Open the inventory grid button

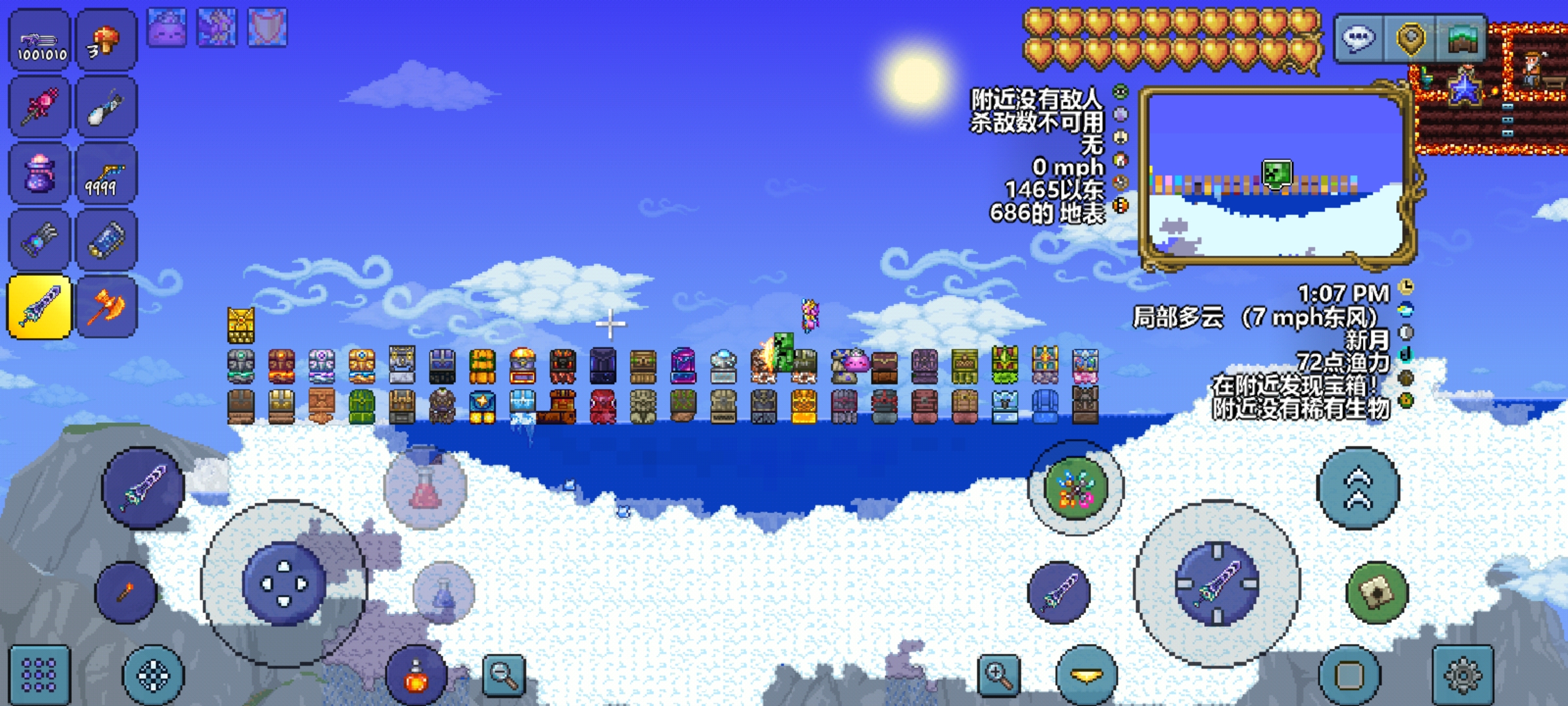(39, 675)
